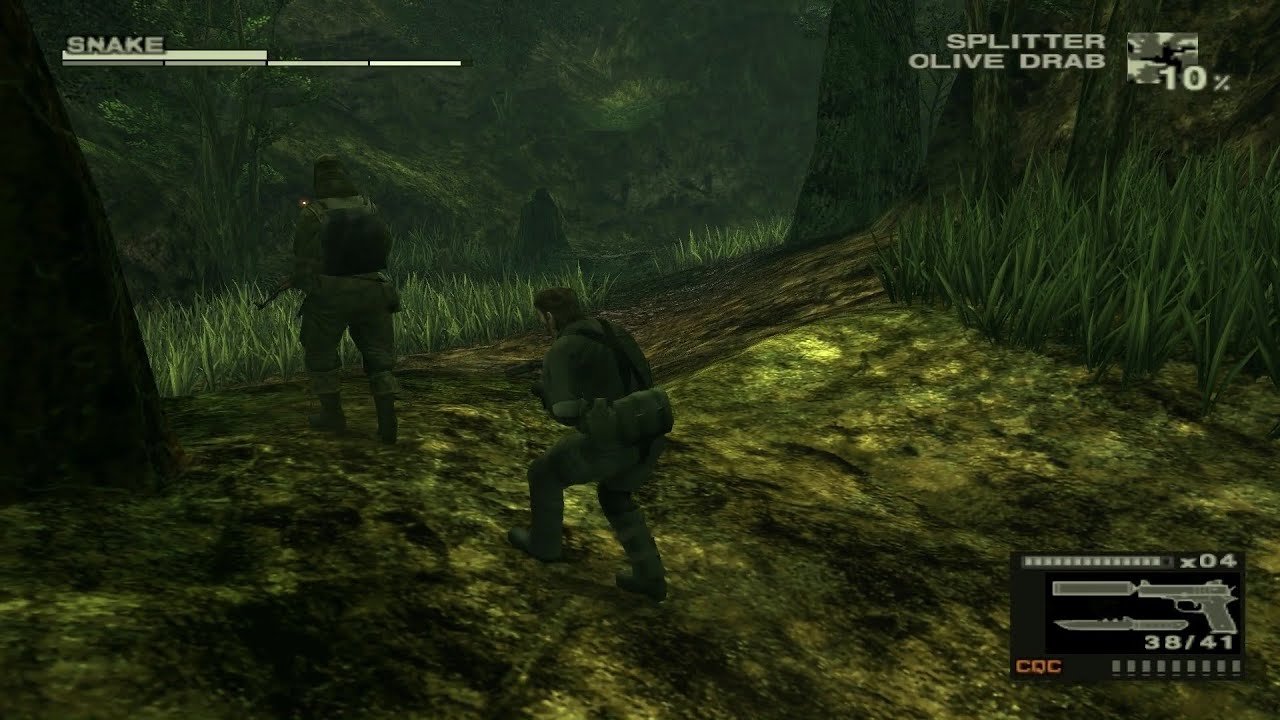Click the suppressed pistol weapon icon
The width and height of the screenshot is (1280, 720).
1146,594
